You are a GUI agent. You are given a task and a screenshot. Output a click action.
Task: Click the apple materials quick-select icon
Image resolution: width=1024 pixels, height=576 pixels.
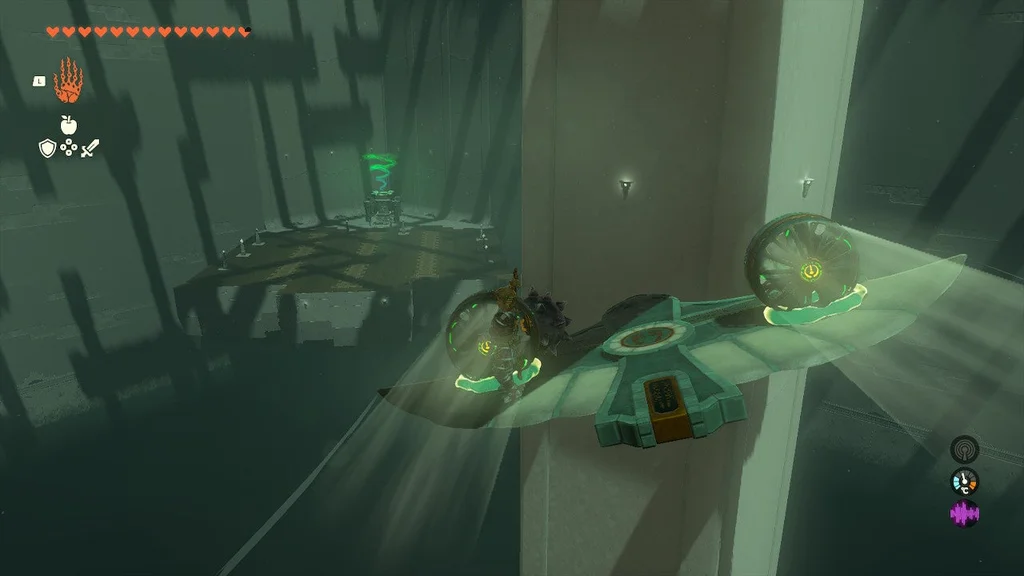pos(68,125)
